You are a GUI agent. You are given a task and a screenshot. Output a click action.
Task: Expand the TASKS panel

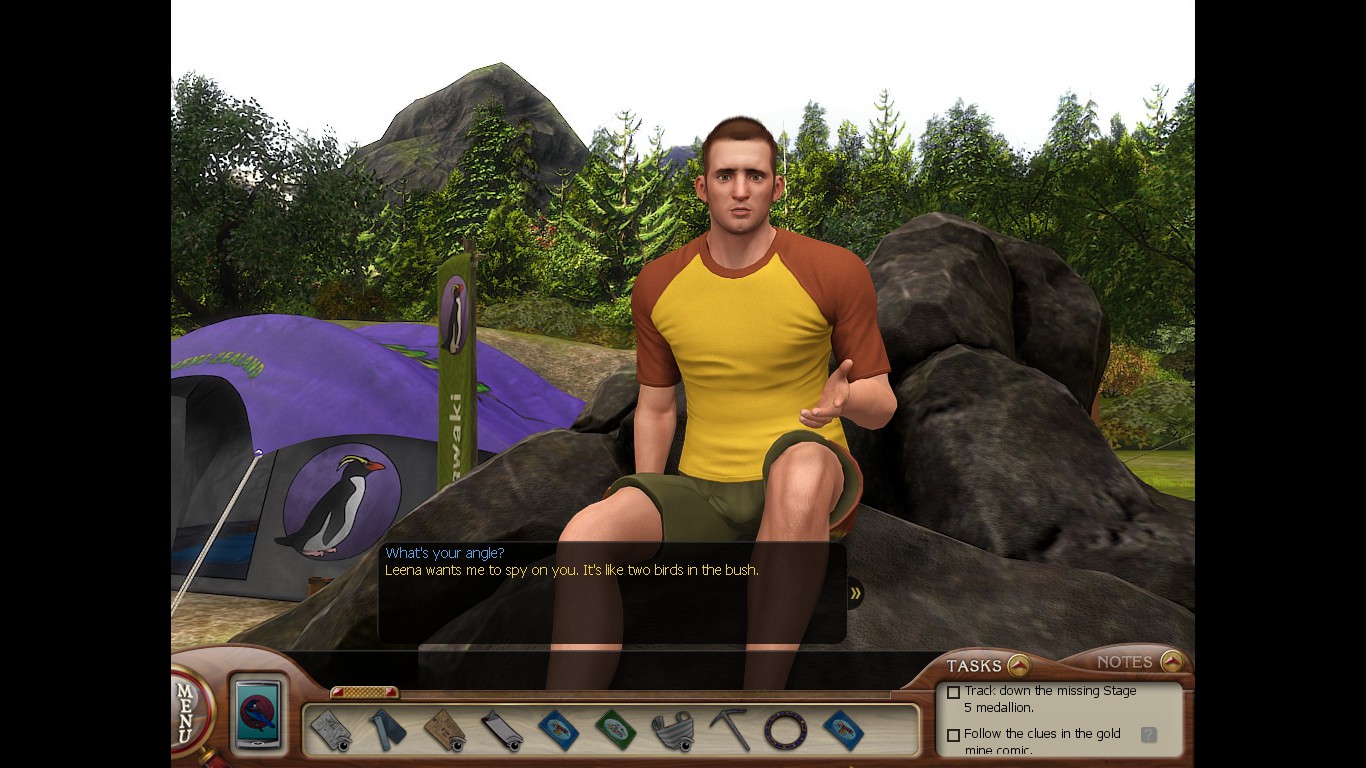coord(1018,665)
